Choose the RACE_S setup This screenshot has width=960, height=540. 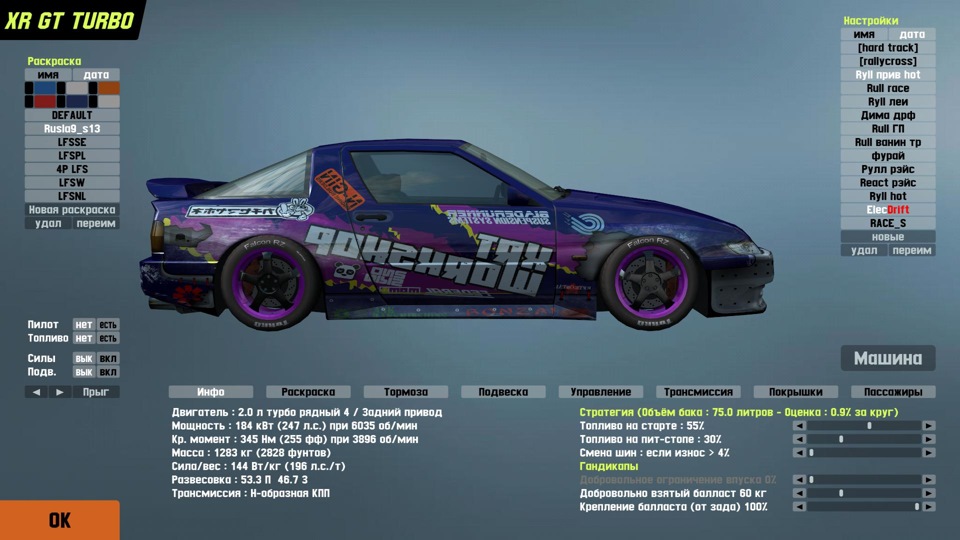click(888, 223)
